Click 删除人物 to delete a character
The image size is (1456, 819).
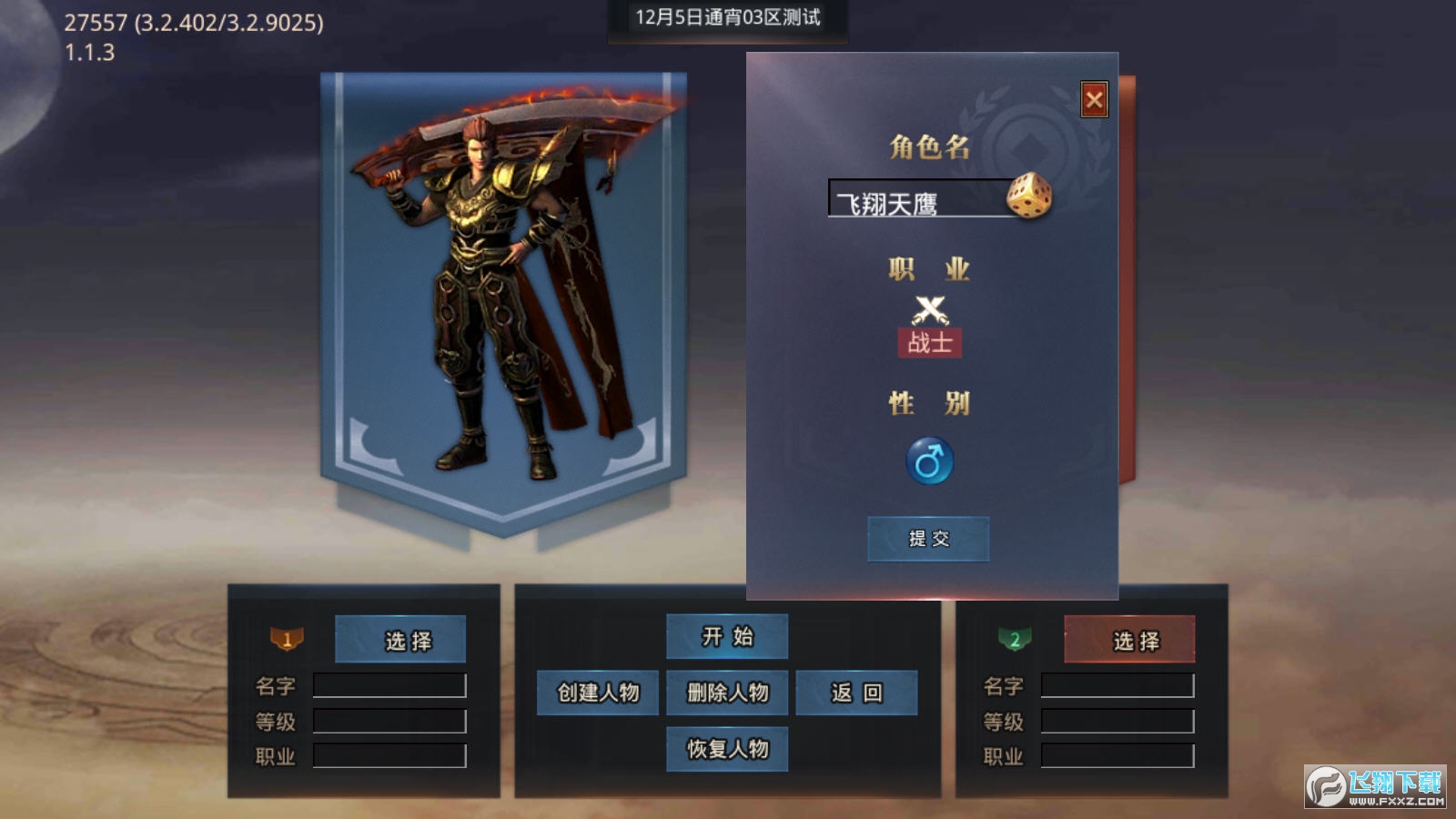coord(727,693)
